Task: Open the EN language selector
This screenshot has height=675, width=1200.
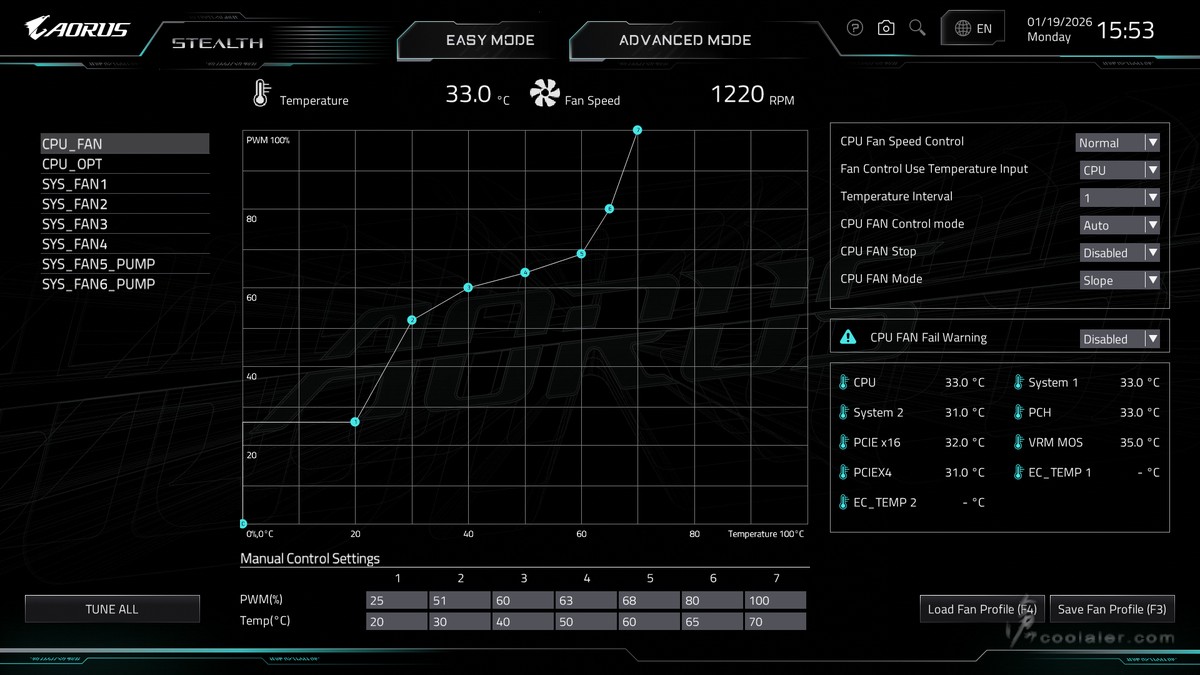Action: [x=973, y=29]
